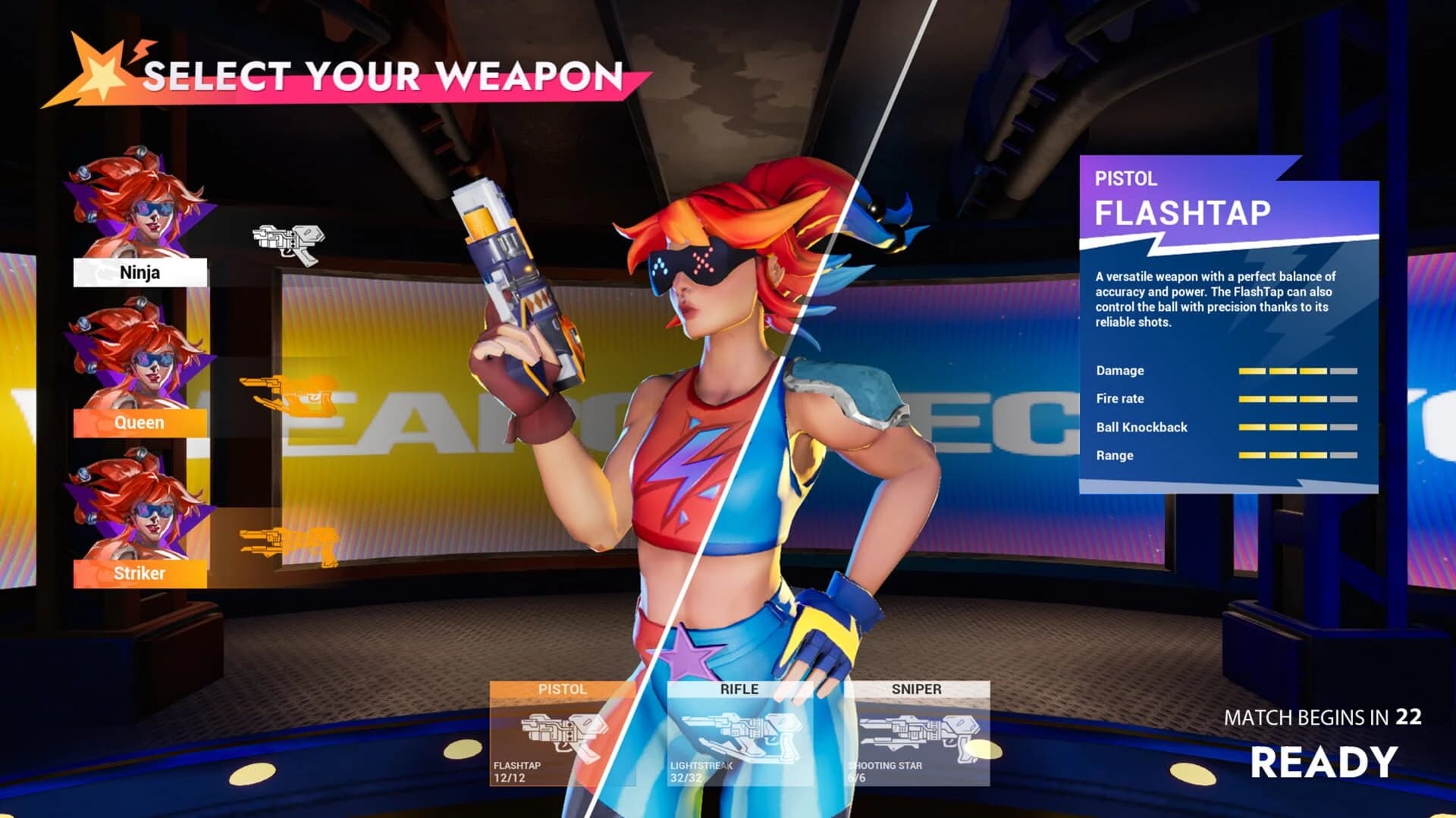This screenshot has height=818, width=1456.
Task: Select the white pistol weapon icon beside Ninja
Action: click(x=288, y=240)
